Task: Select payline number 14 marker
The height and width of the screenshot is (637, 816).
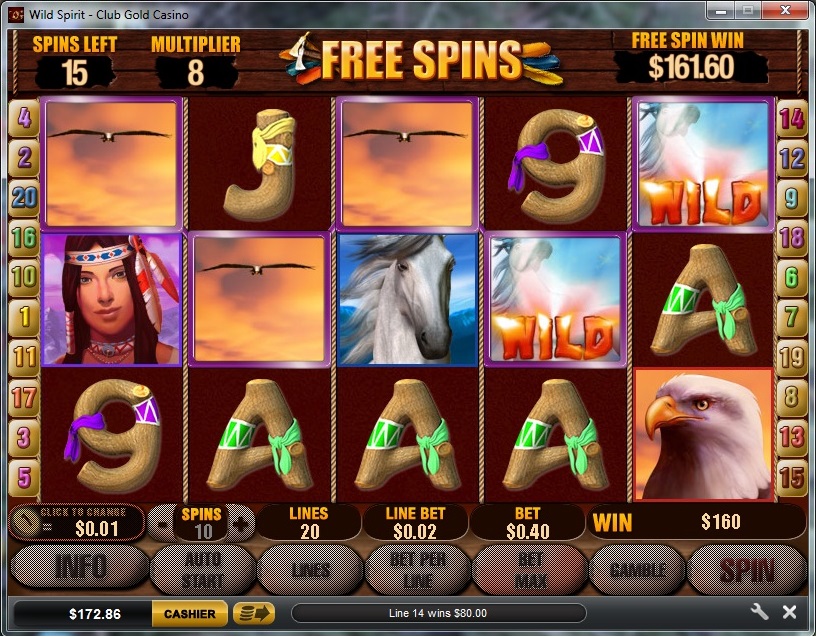Action: (x=791, y=120)
